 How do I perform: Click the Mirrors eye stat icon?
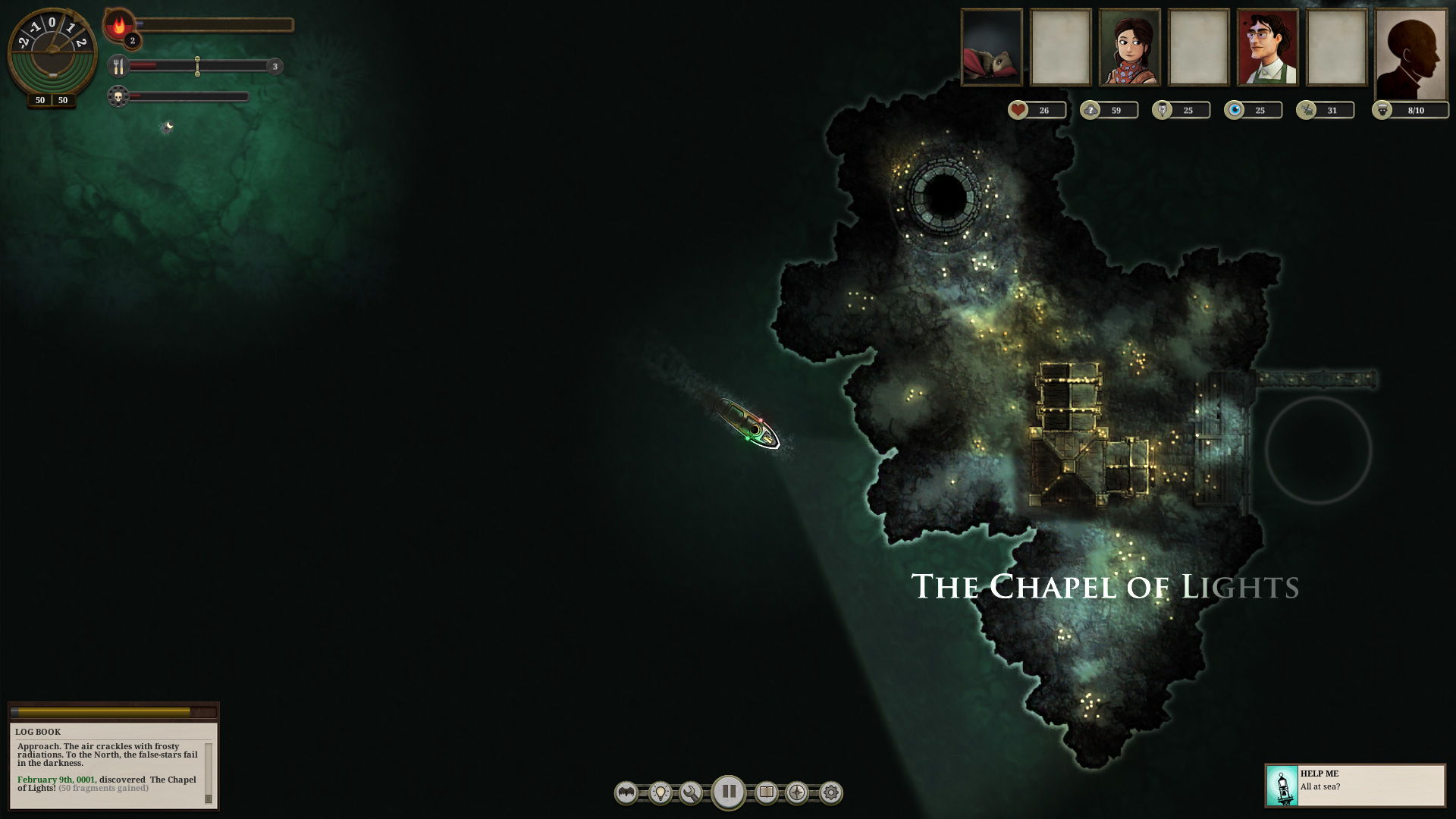[1235, 110]
